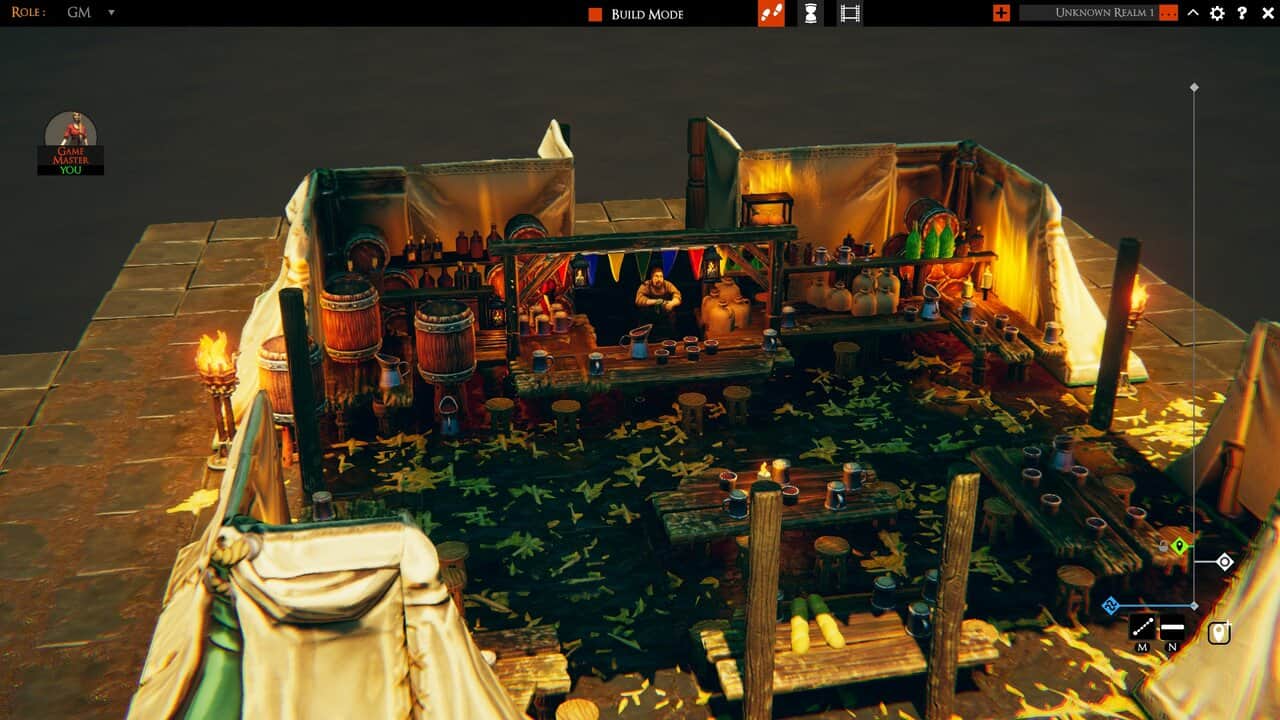This screenshot has width=1280, height=720.
Task: Open the settings gear
Action: pos(1217,13)
